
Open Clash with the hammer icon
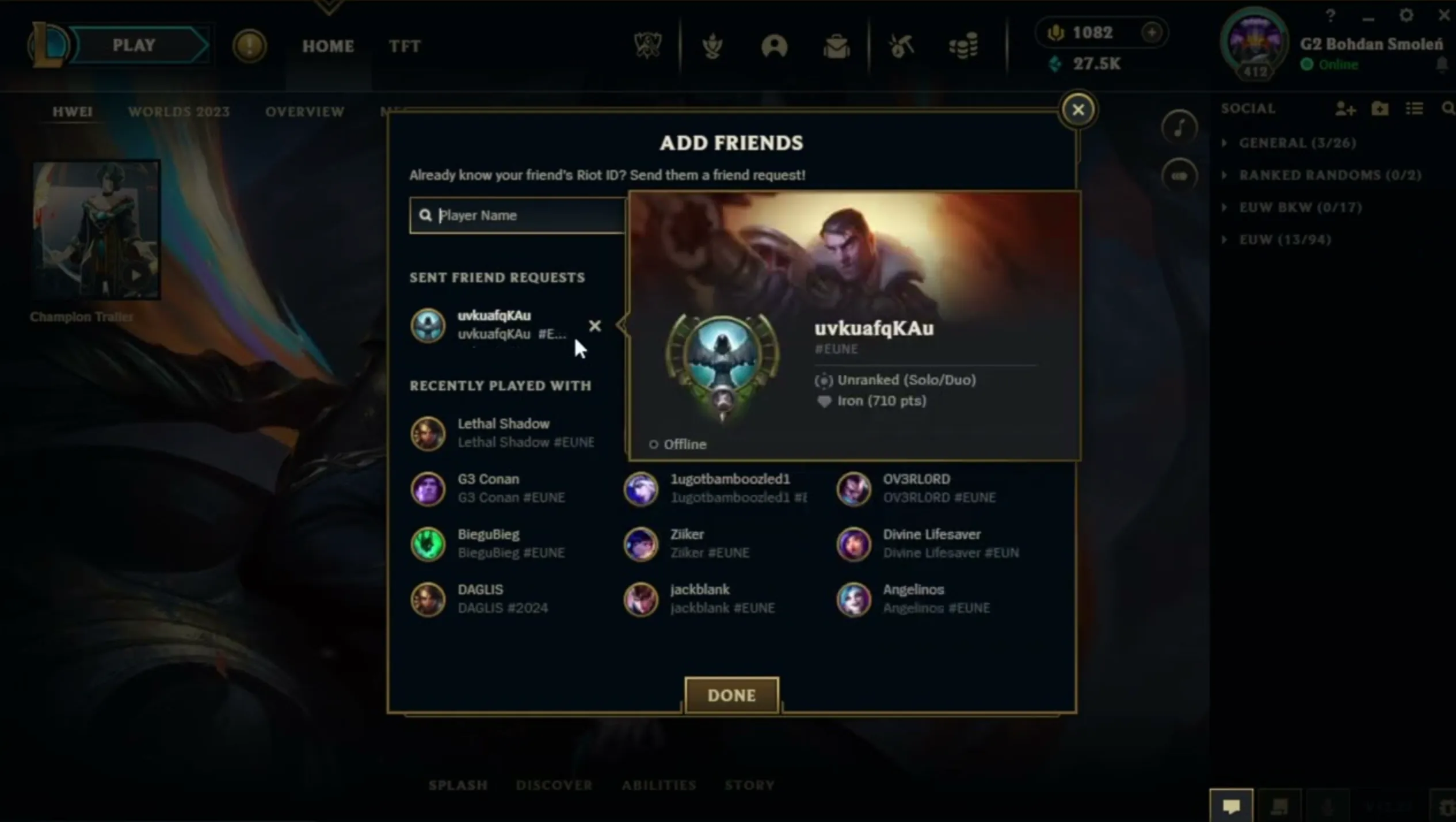[901, 46]
